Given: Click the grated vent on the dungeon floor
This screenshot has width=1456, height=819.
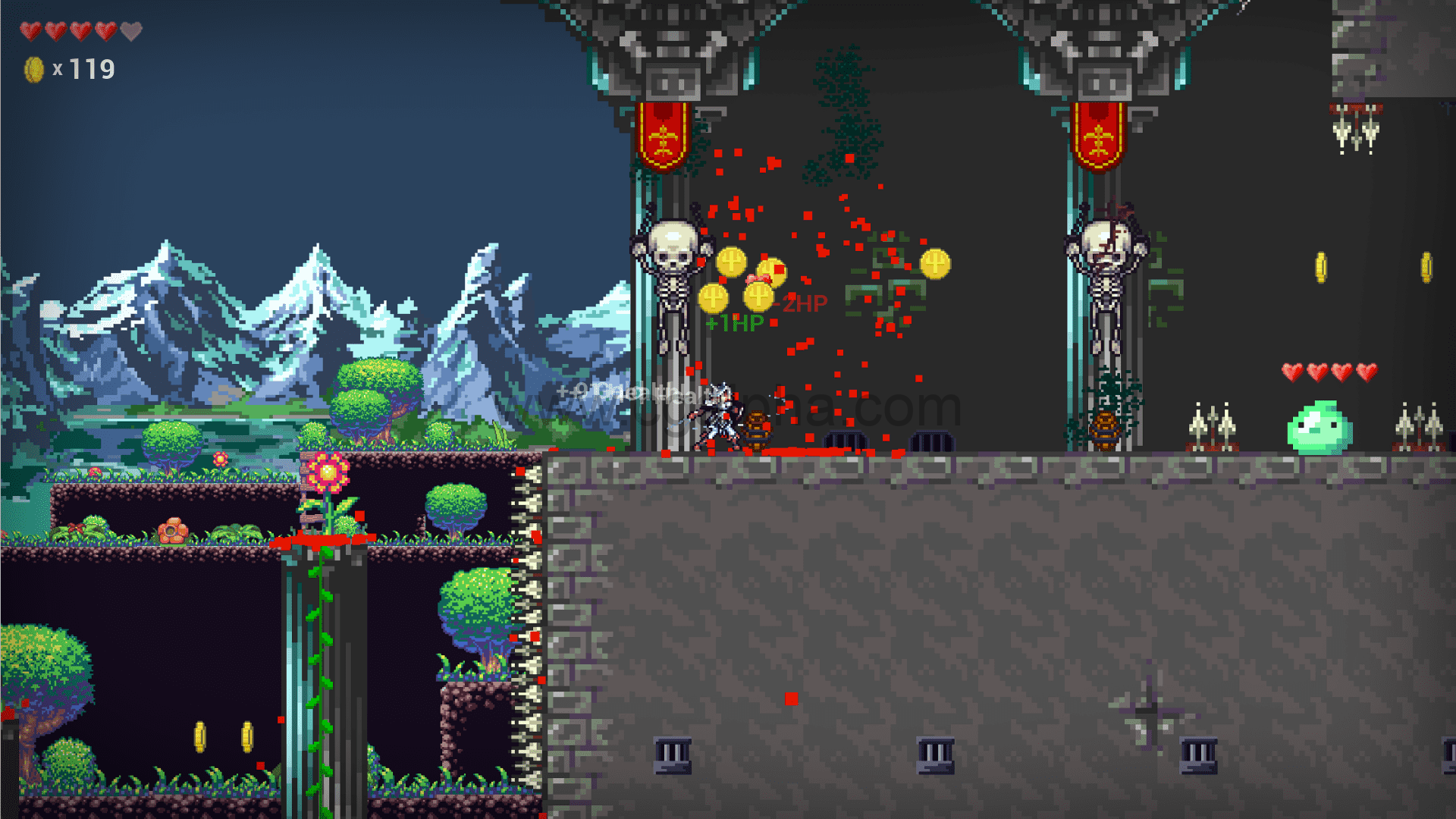Looking at the screenshot, I should click(672, 753).
